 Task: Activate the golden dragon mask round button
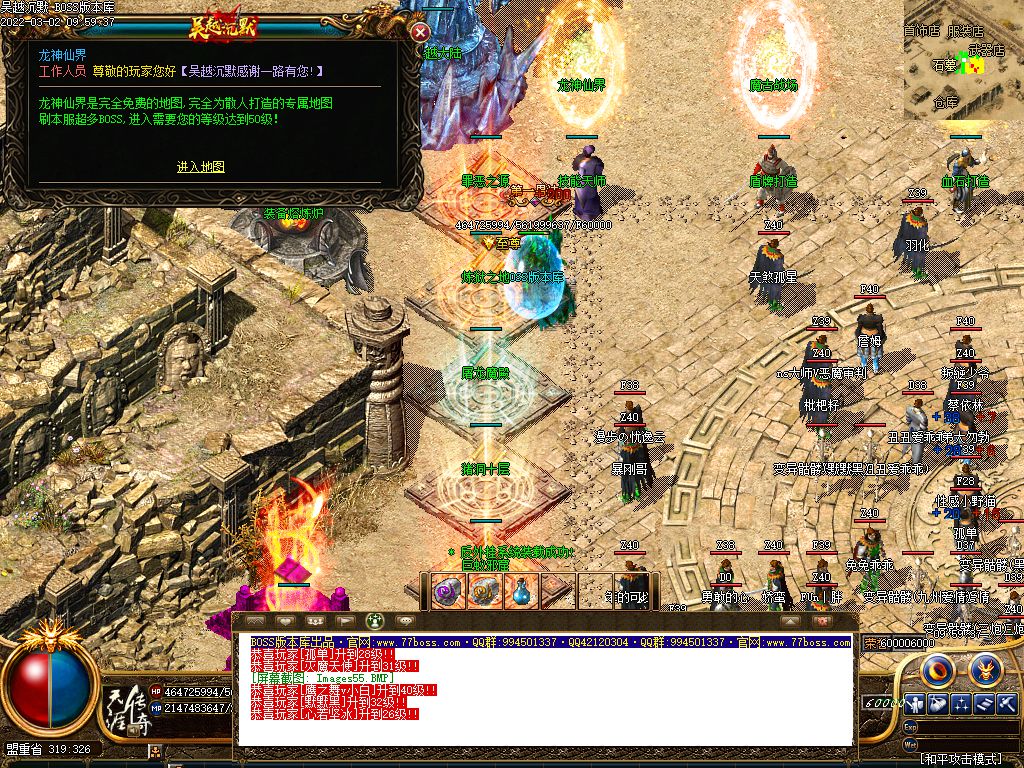[985, 668]
